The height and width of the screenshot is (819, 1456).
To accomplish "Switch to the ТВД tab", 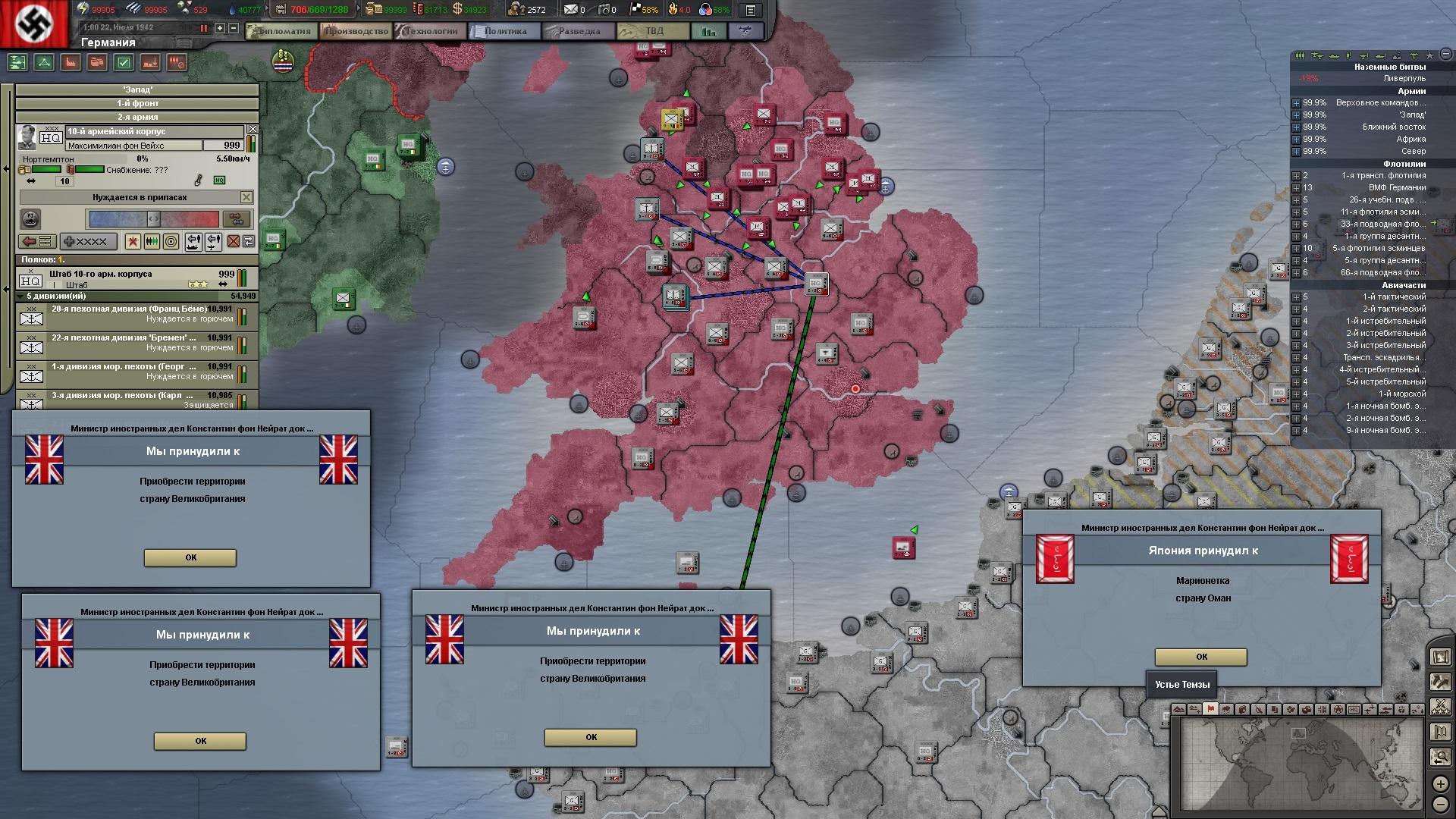I will [653, 31].
